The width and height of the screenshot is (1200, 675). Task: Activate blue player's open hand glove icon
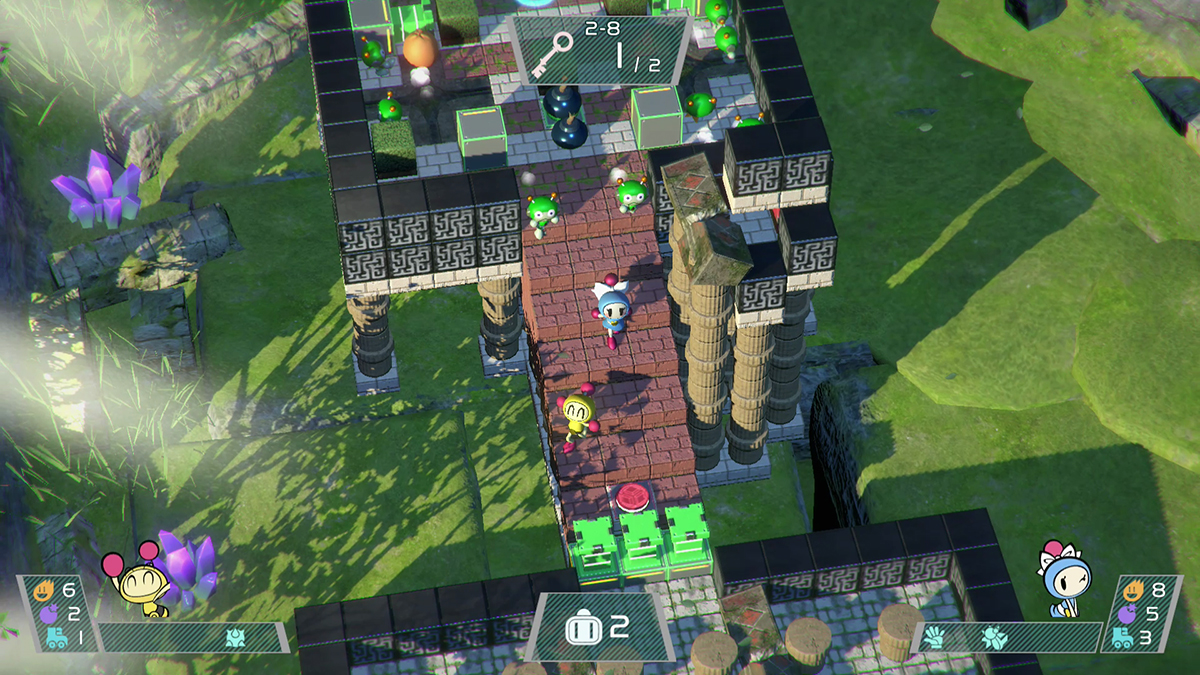[933, 636]
